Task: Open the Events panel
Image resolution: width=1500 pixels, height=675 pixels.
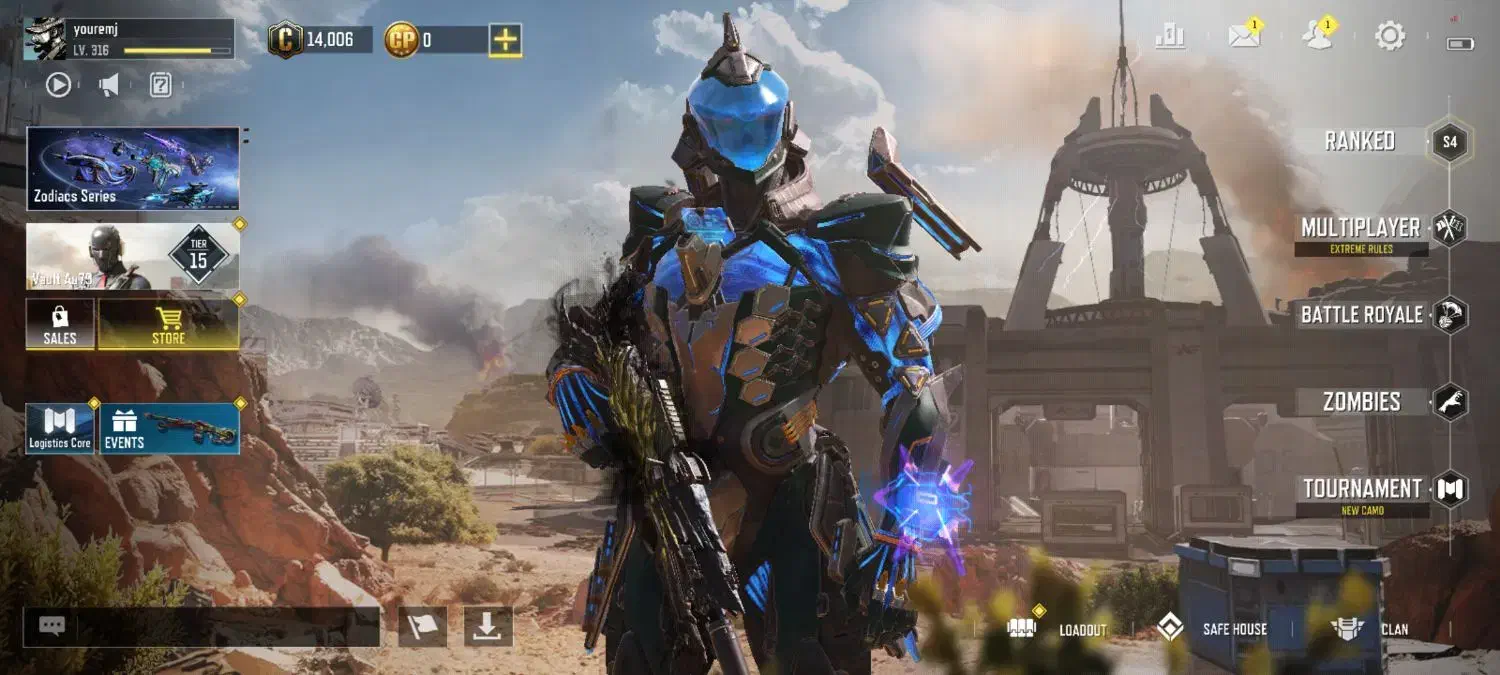Action: point(169,429)
